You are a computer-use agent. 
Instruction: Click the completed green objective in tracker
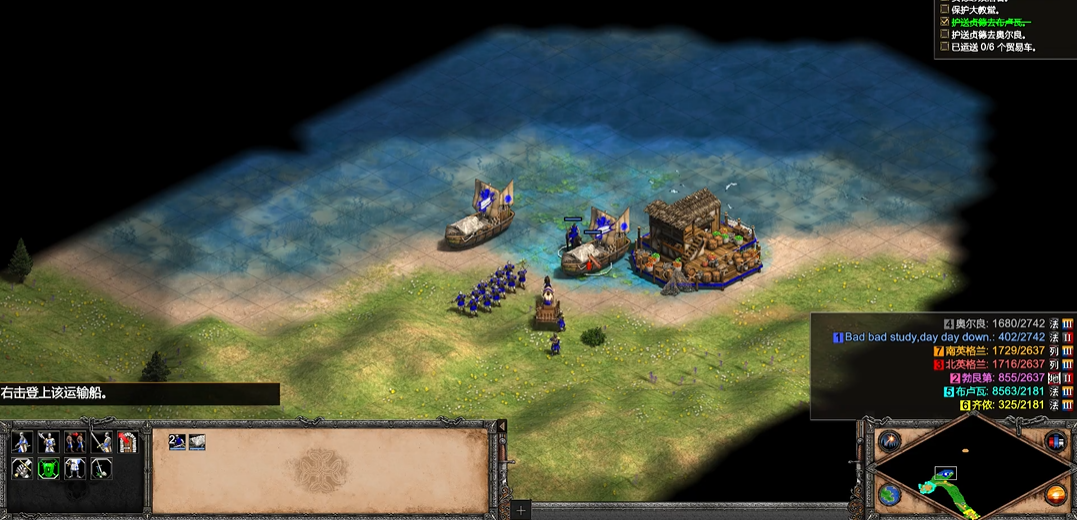[990, 21]
